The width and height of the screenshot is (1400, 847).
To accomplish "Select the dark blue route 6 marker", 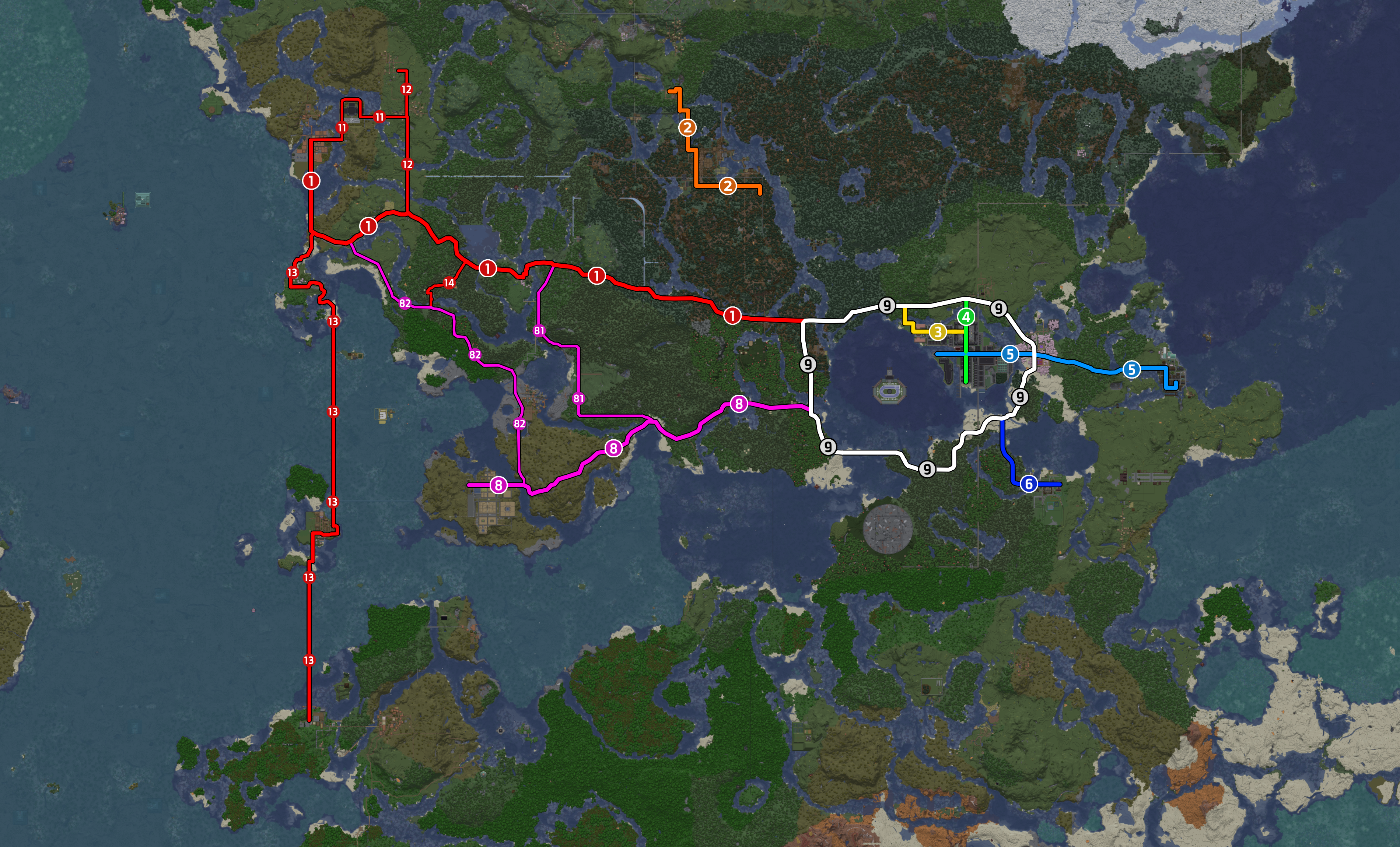I will pyautogui.click(x=1028, y=484).
